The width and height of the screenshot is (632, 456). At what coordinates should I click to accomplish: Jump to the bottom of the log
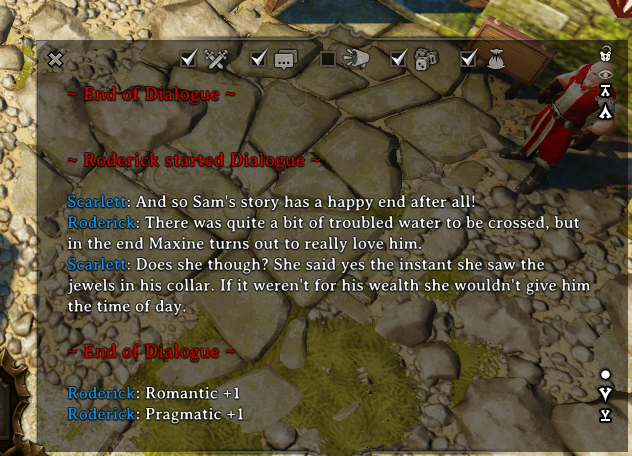click(605, 414)
